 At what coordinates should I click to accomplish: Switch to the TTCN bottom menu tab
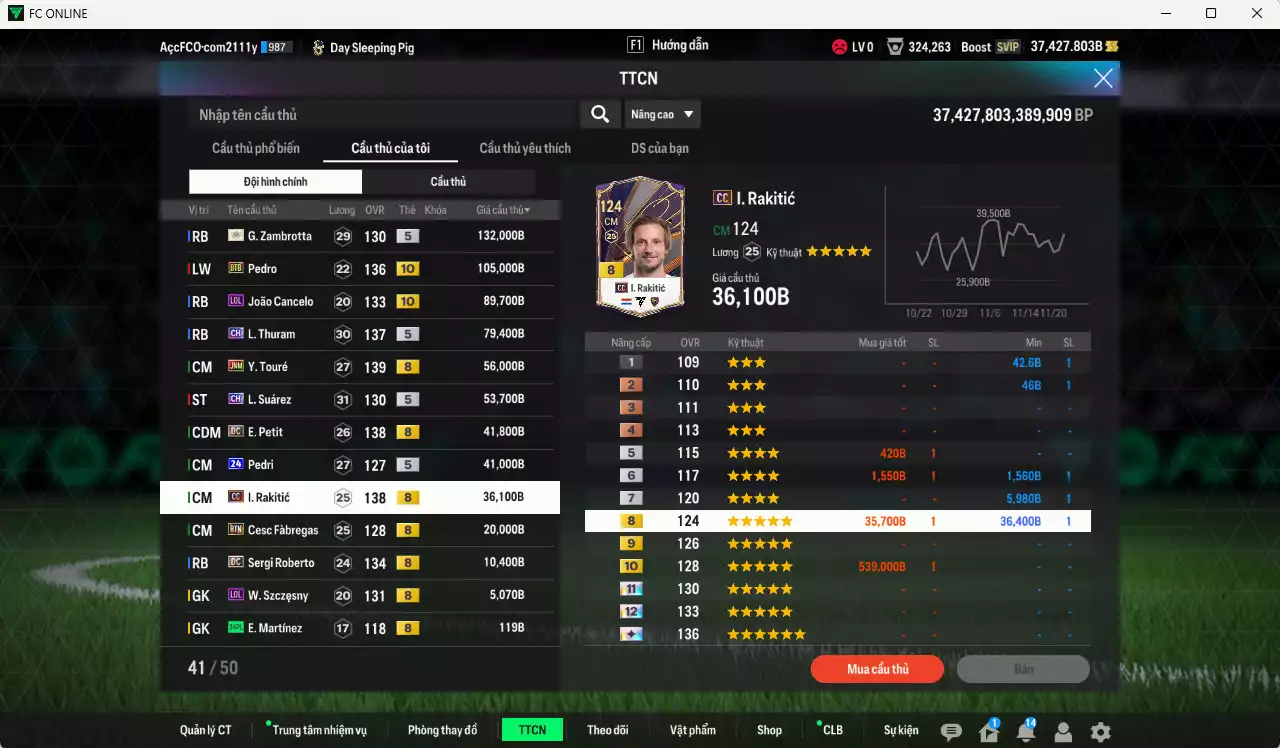pos(532,730)
